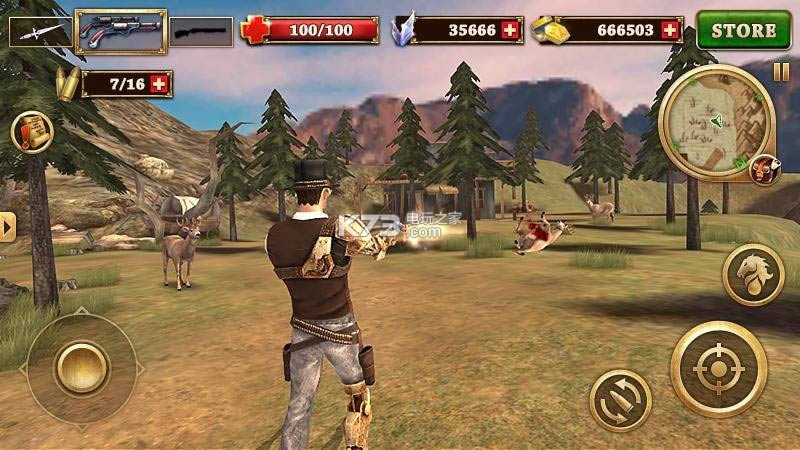Pause the game
Screen dimensions: 800x450
coord(781,72)
